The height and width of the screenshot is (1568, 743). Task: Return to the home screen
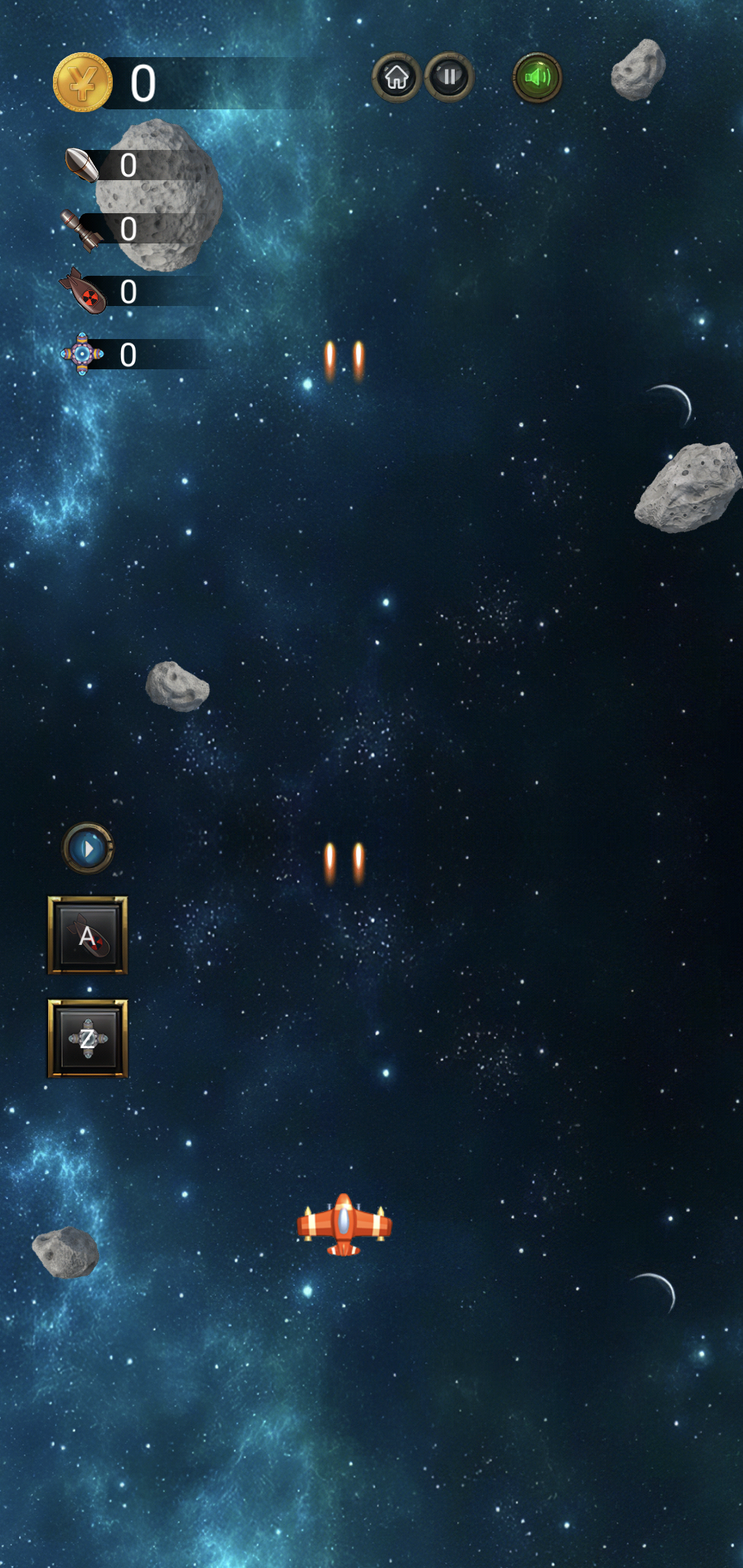[x=396, y=78]
